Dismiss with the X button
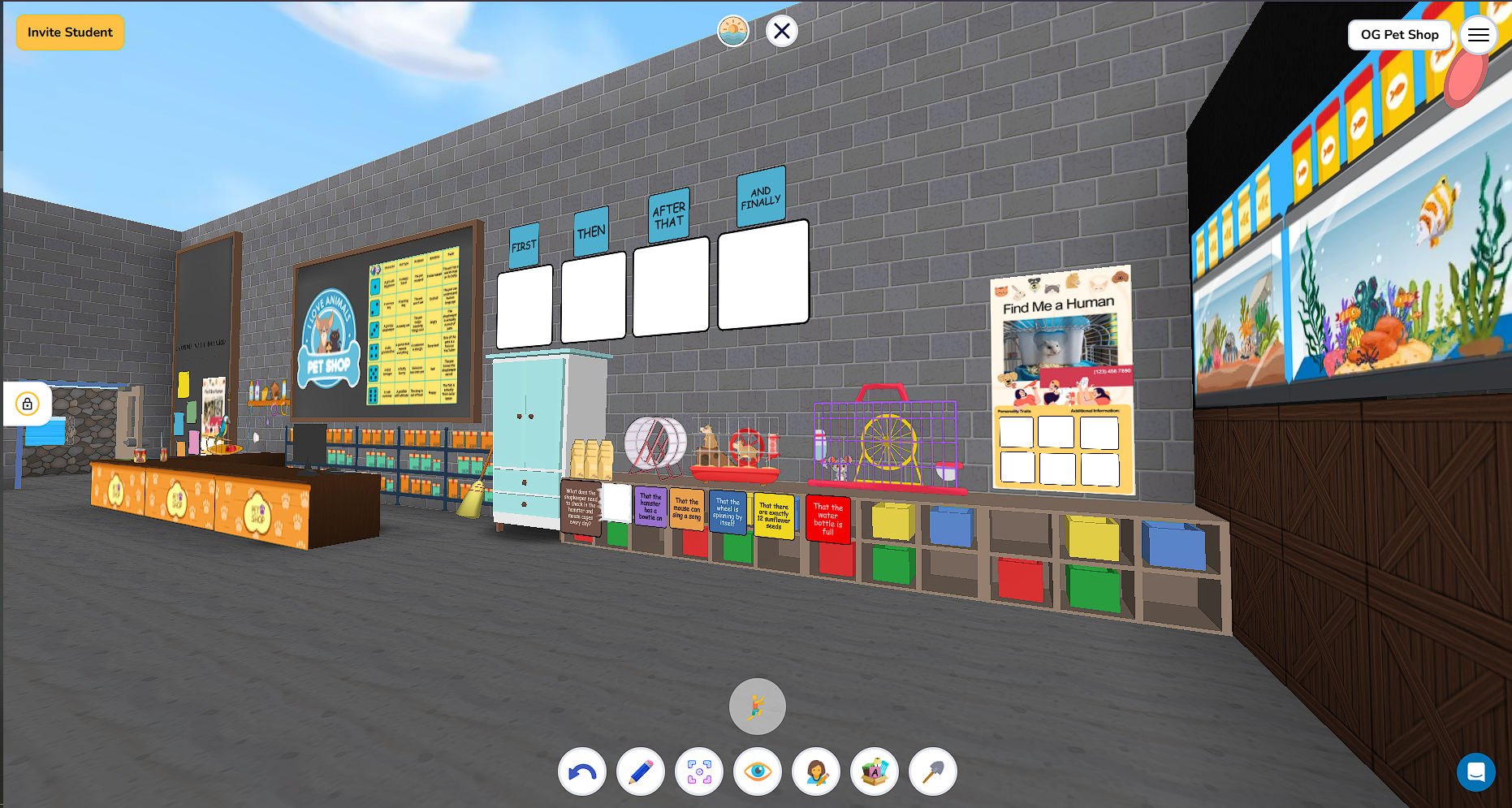Screen dimensions: 1512x808 781,31
